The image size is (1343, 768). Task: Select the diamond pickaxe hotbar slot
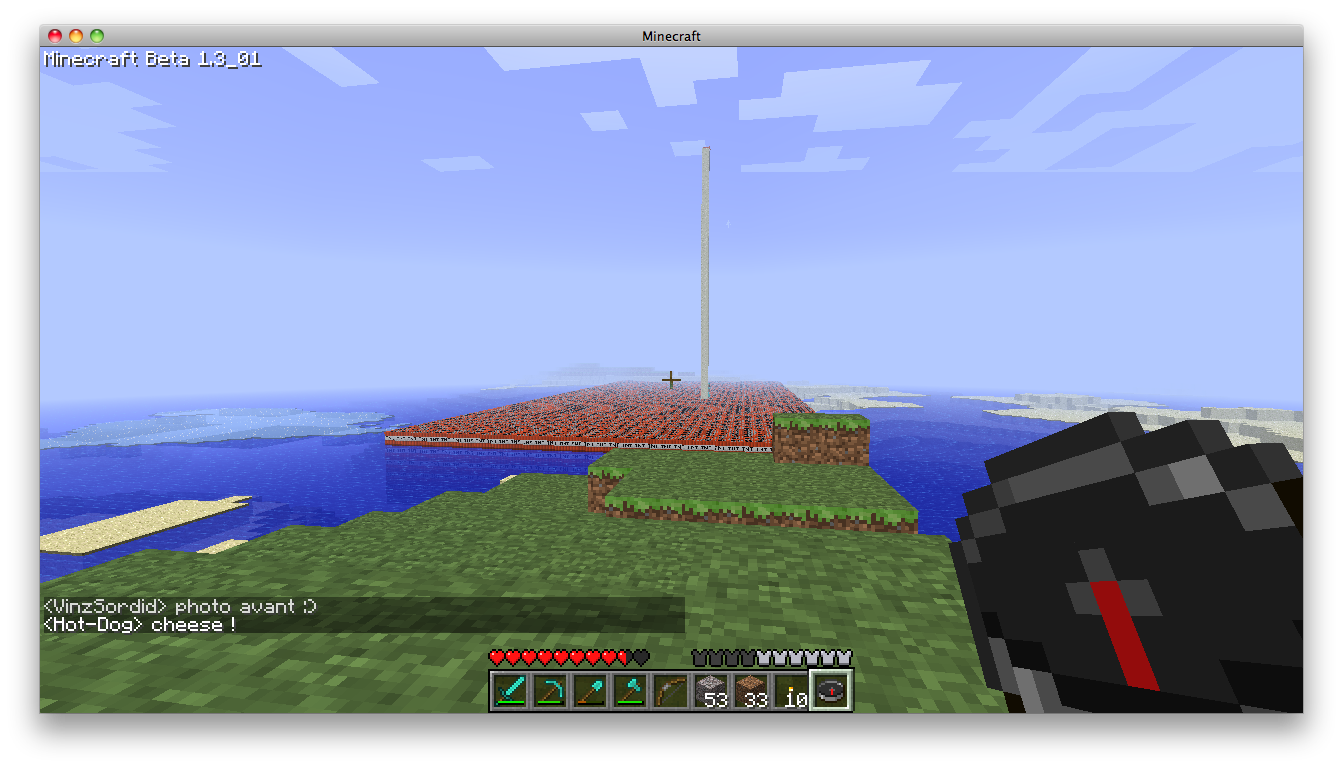(x=550, y=691)
